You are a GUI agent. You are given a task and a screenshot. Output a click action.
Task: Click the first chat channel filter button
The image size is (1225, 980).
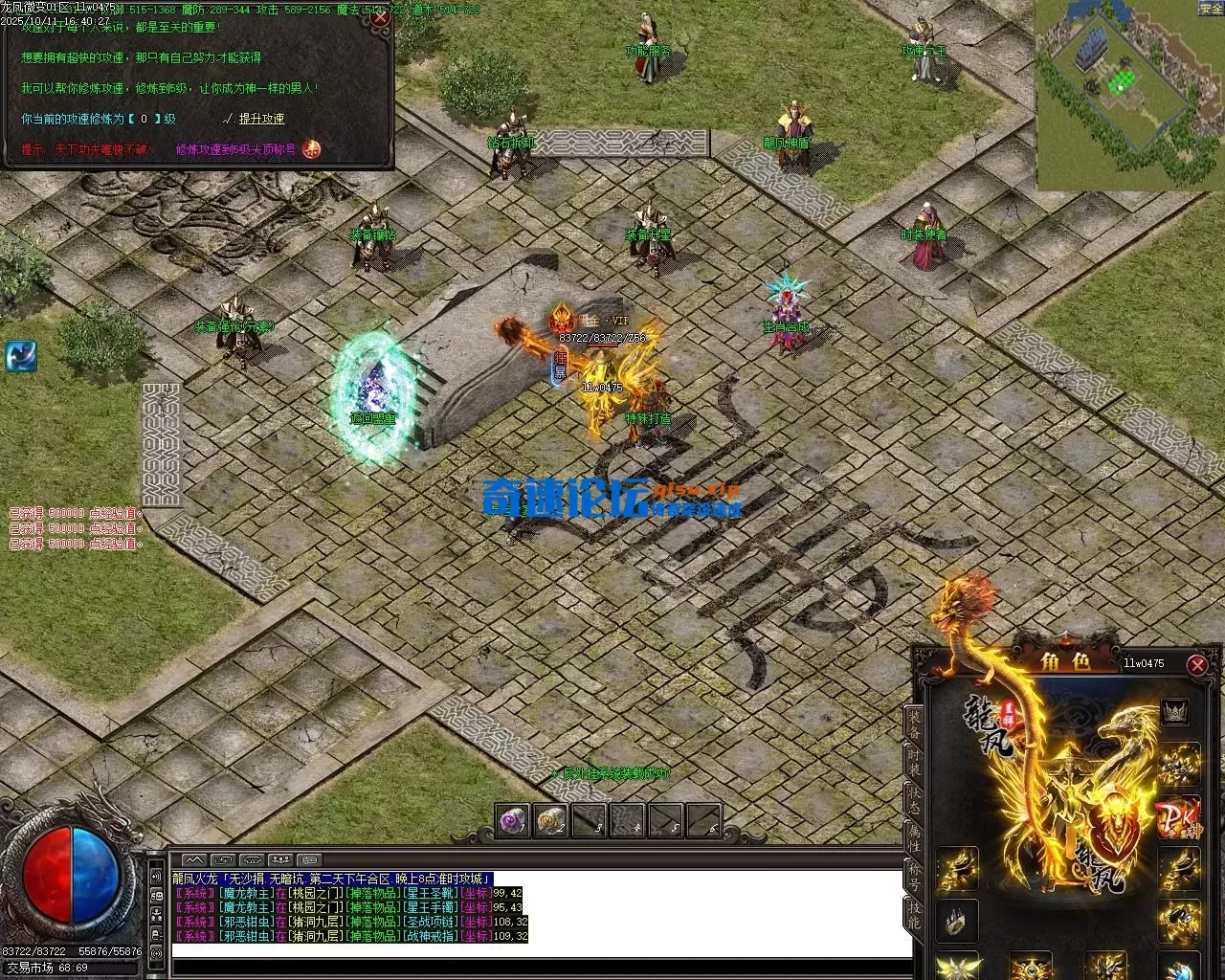pos(194,859)
